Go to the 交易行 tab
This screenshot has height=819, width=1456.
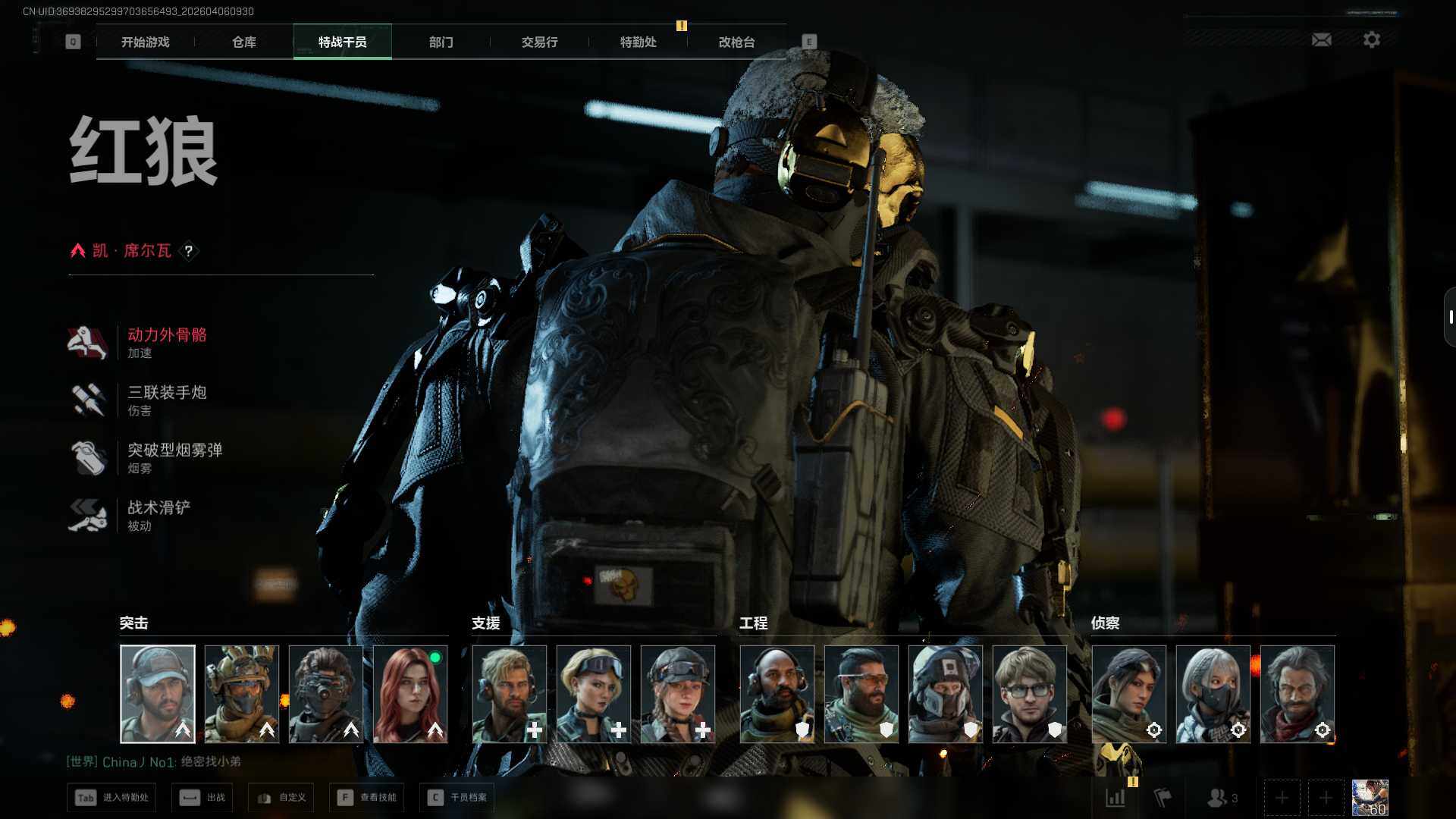(x=539, y=42)
